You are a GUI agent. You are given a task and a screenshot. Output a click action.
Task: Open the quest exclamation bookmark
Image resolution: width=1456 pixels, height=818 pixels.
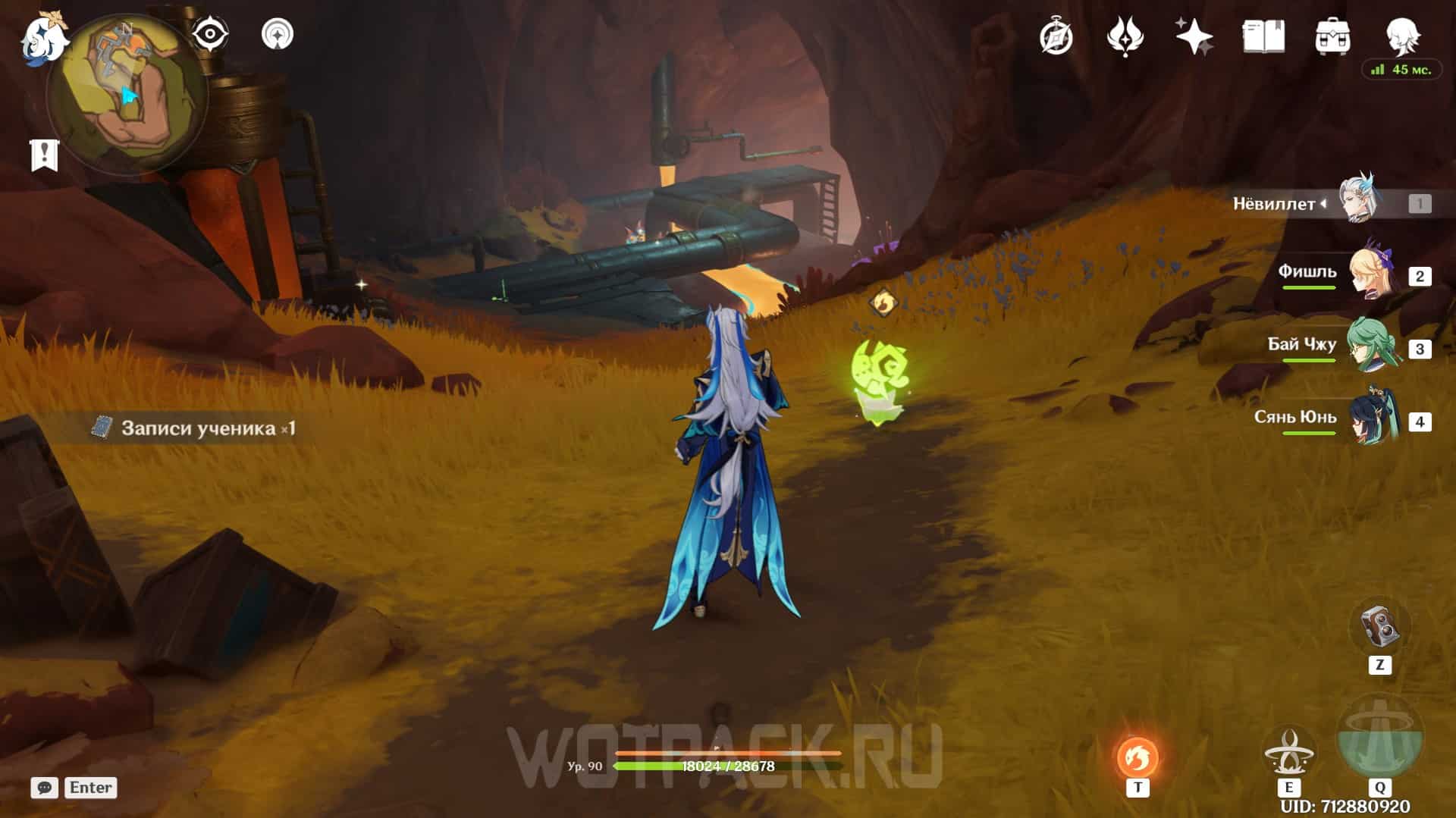point(45,155)
